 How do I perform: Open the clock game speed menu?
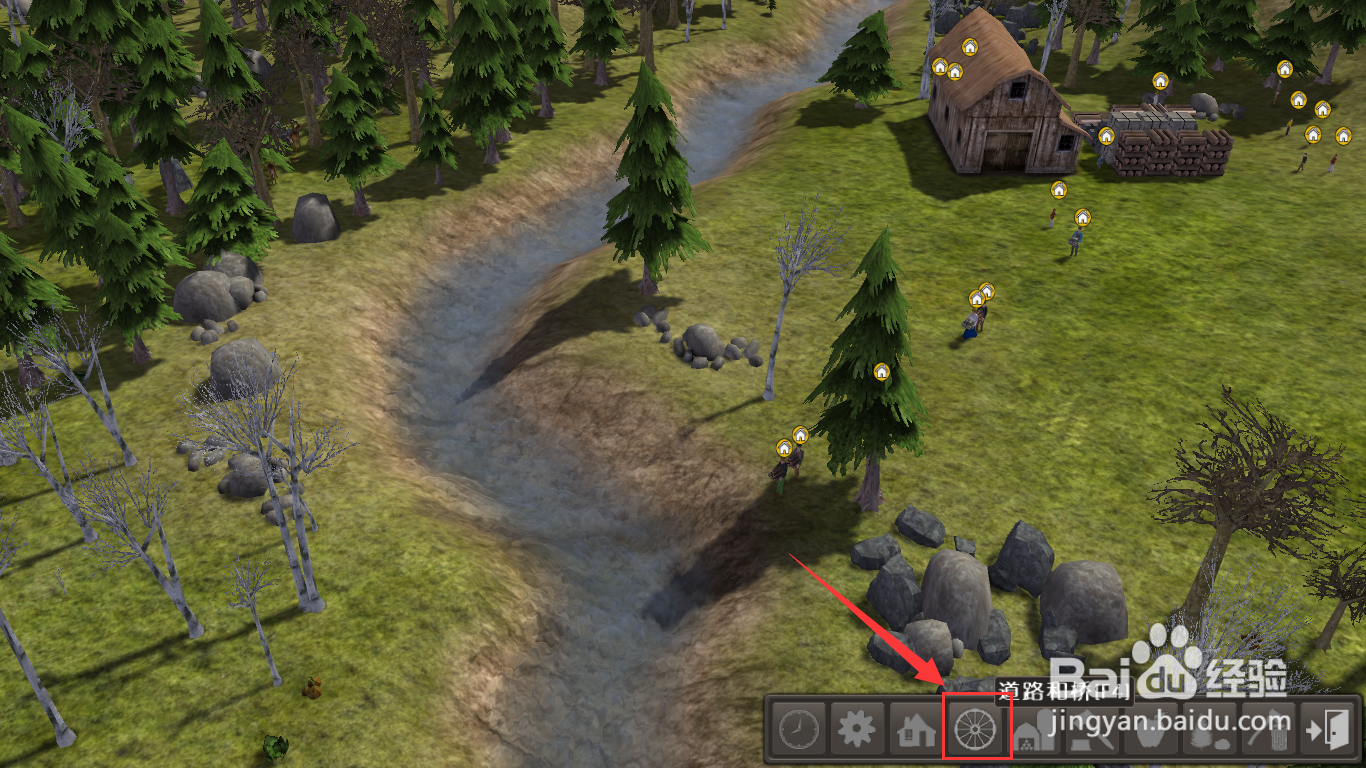pyautogui.click(x=797, y=730)
